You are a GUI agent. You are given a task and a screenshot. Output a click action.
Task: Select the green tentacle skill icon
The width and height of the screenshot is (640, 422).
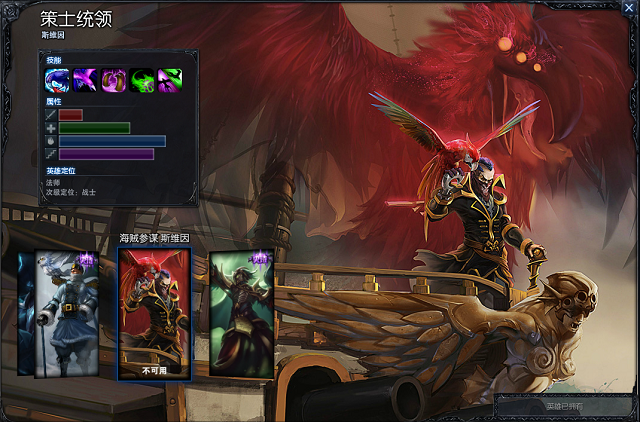[141, 80]
